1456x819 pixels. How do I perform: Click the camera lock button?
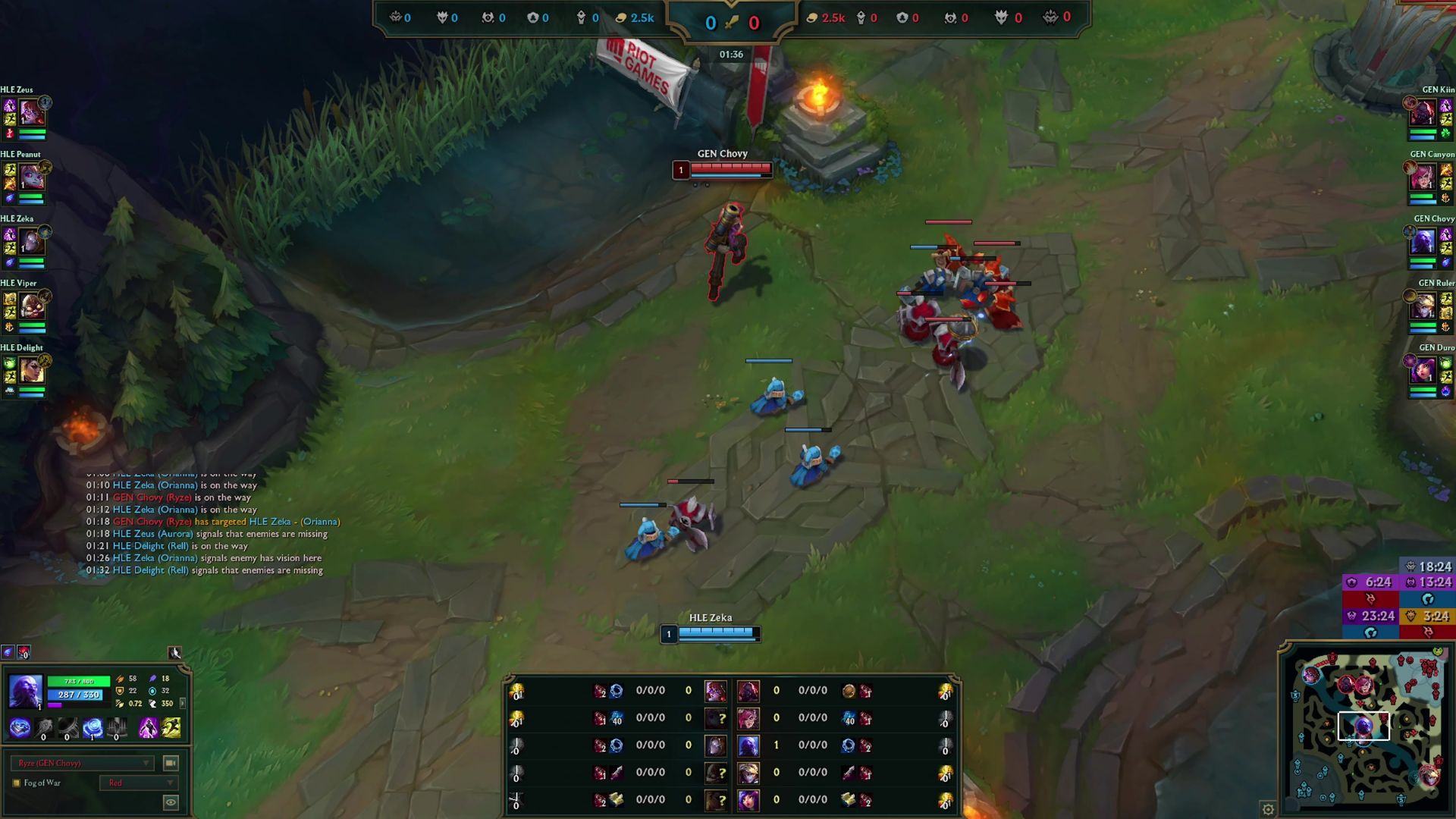click(x=171, y=763)
